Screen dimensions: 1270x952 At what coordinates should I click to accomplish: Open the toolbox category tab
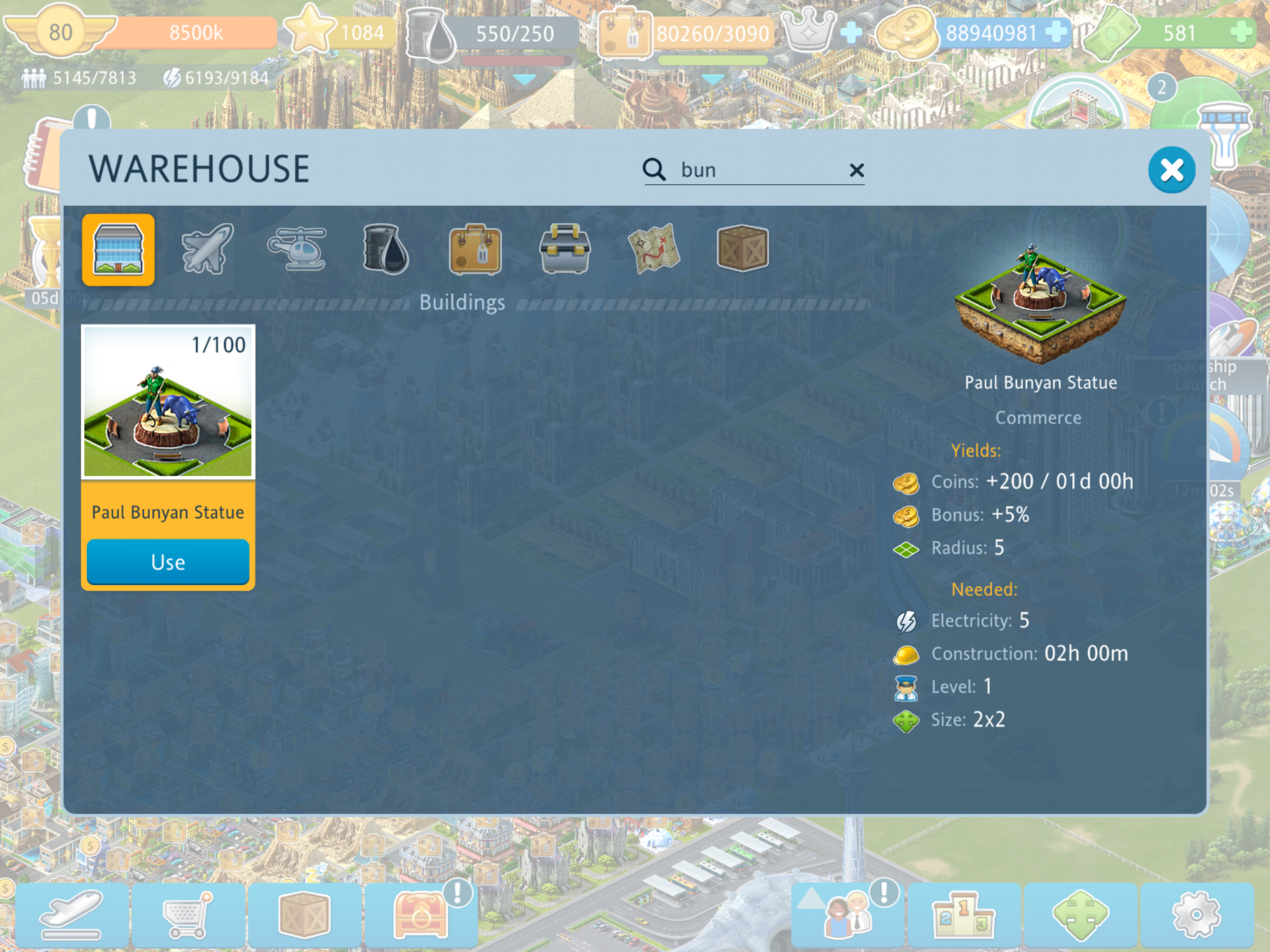tap(564, 249)
